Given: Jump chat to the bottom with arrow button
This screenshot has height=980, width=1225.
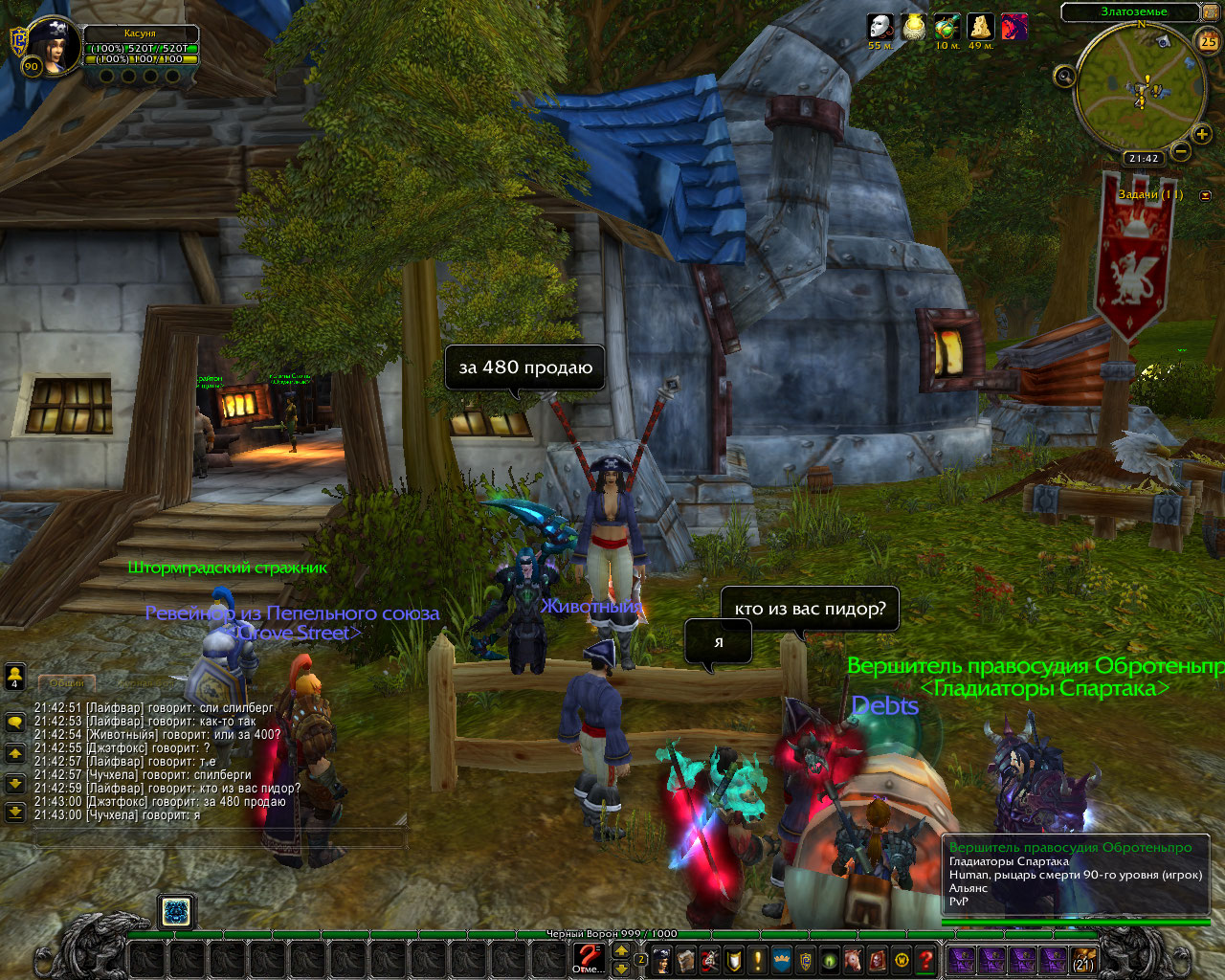Looking at the screenshot, I should click(15, 813).
